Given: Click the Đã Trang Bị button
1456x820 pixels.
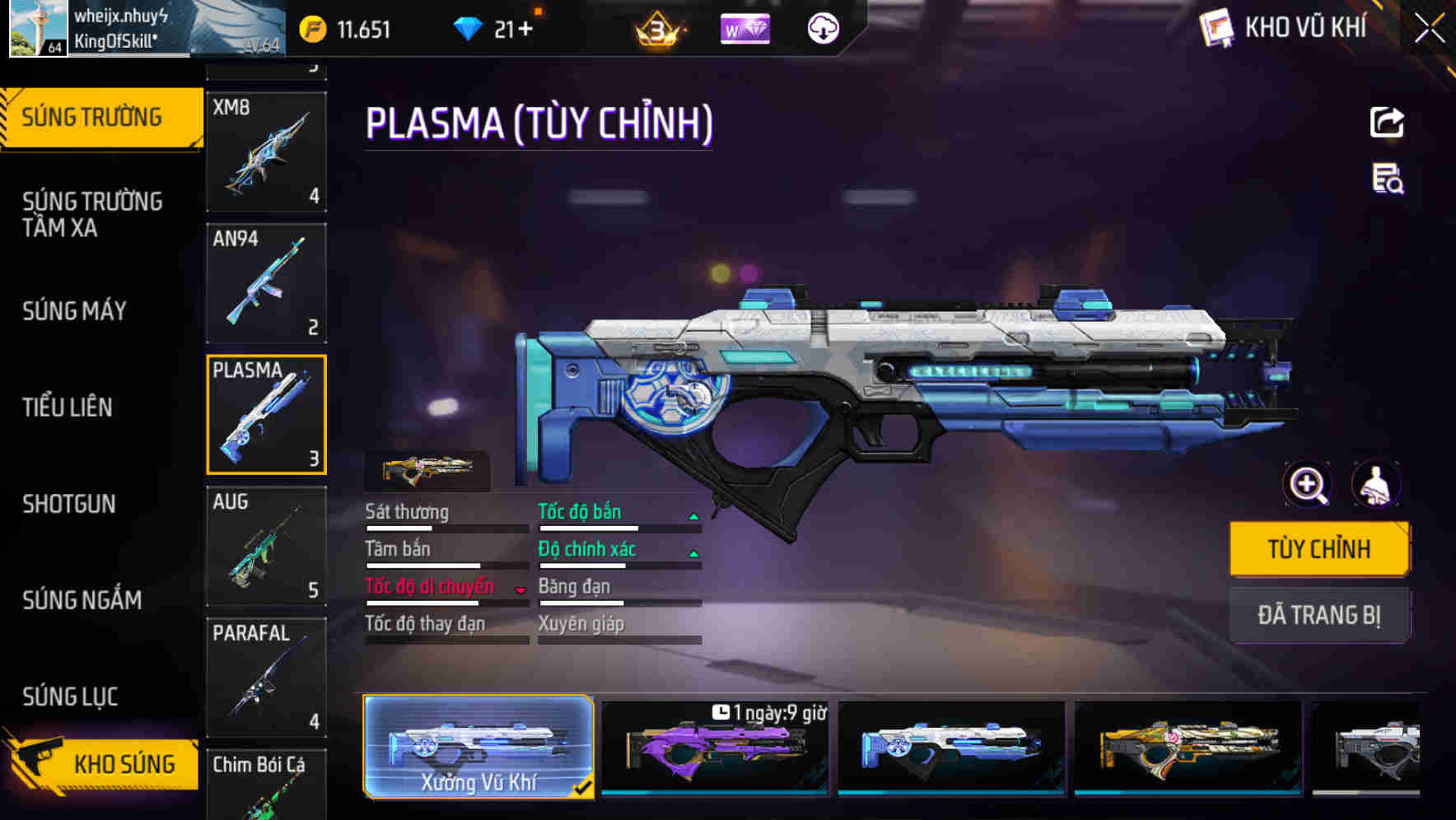Looking at the screenshot, I should [1318, 615].
